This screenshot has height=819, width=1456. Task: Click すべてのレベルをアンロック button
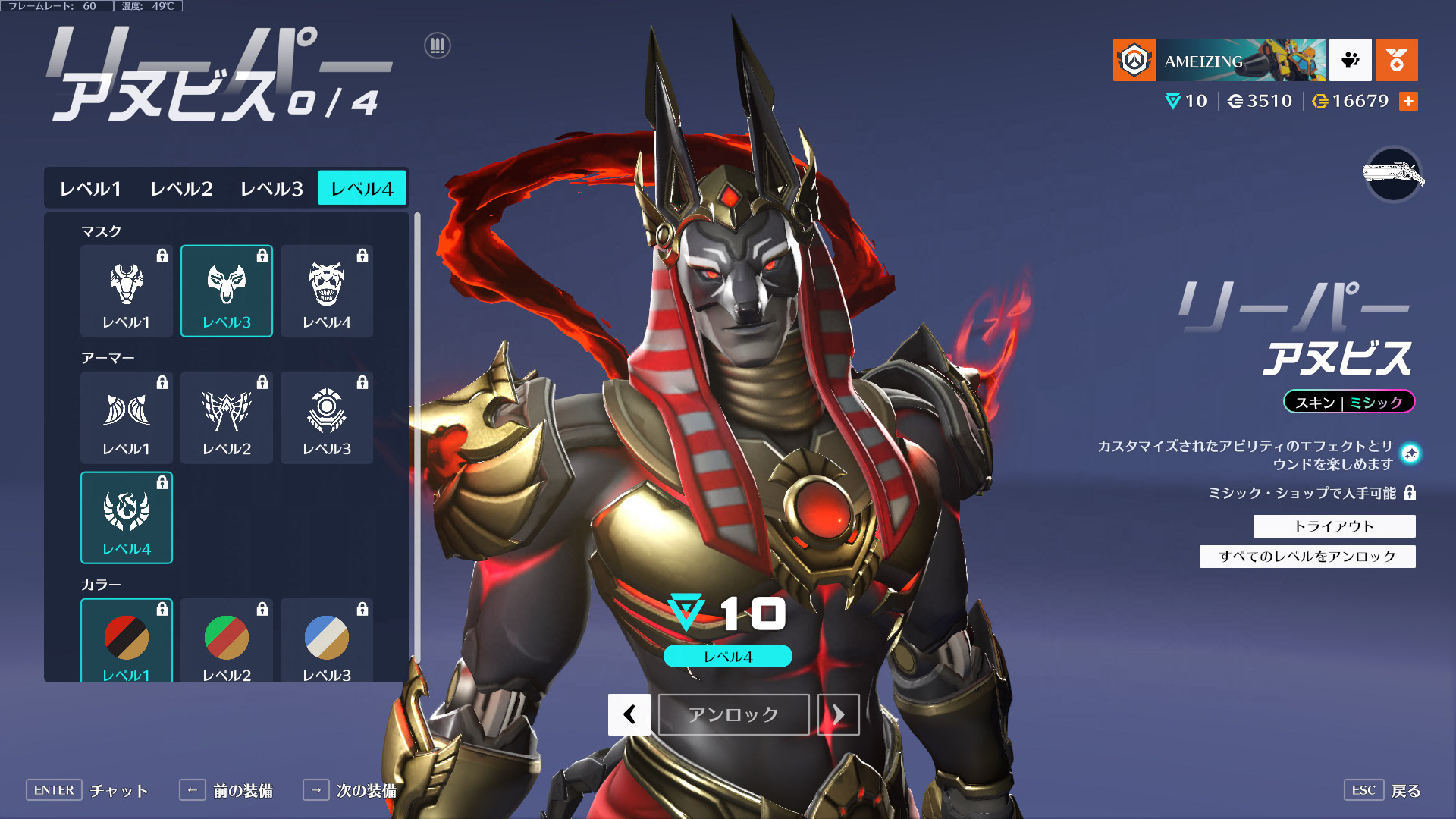pyautogui.click(x=1307, y=557)
